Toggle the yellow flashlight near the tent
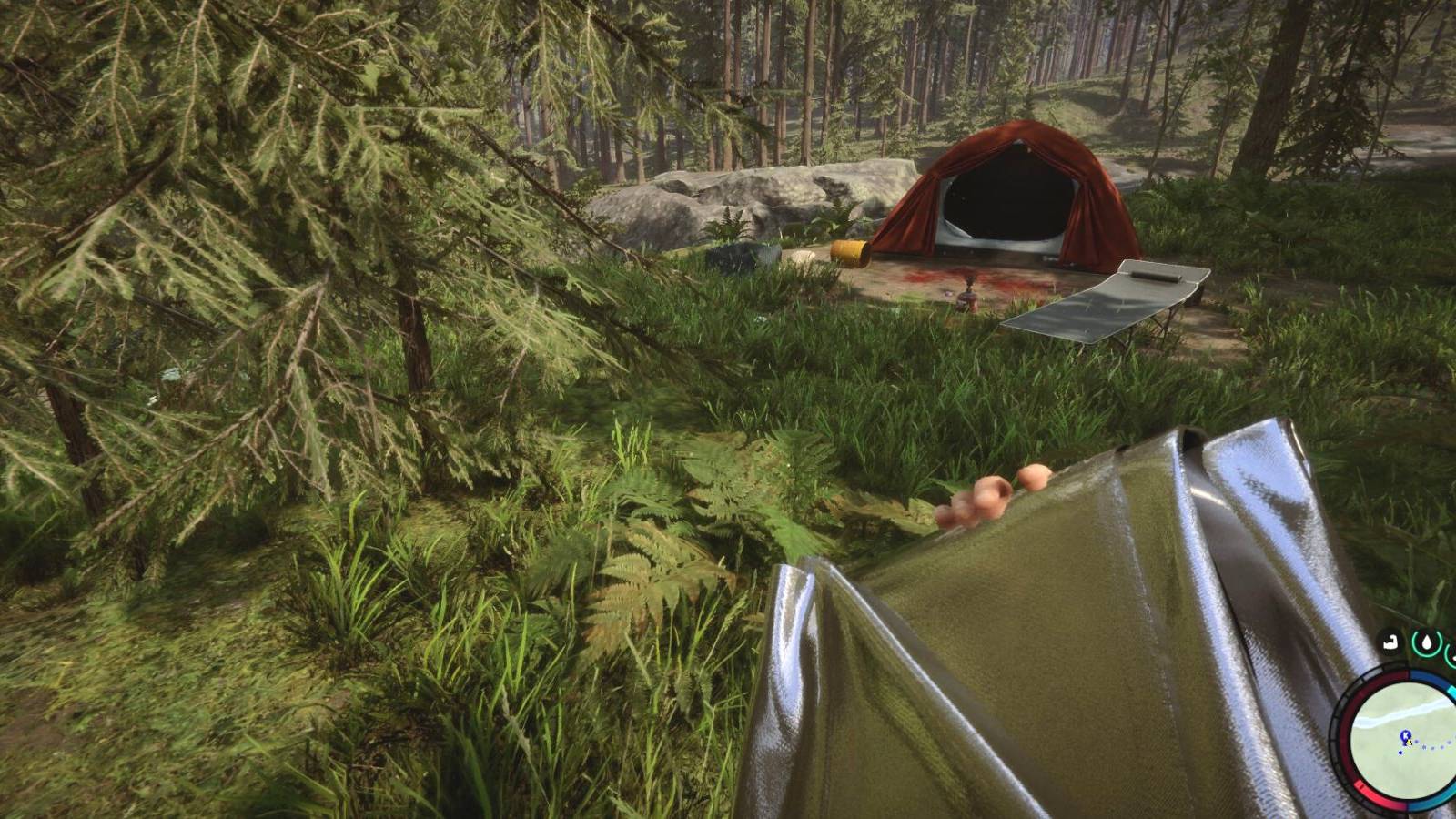 point(850,250)
